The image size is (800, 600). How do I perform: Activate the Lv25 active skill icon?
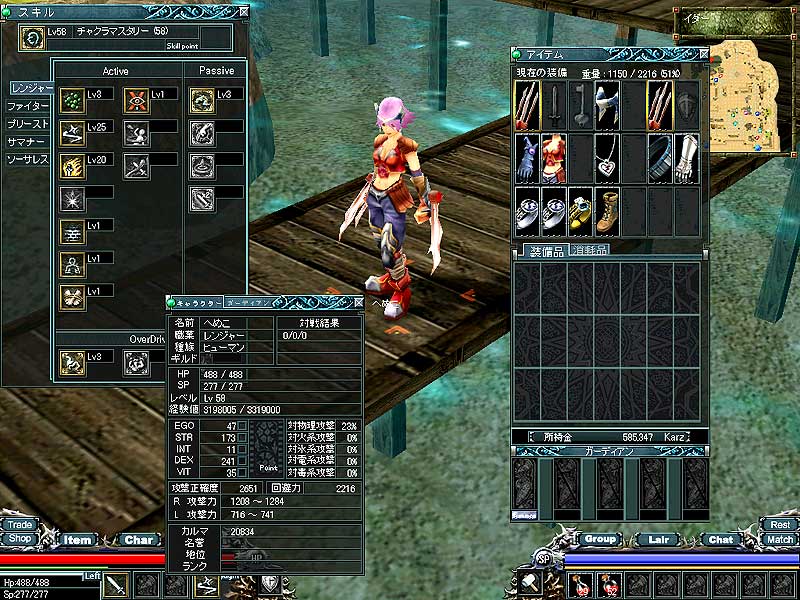click(71, 133)
